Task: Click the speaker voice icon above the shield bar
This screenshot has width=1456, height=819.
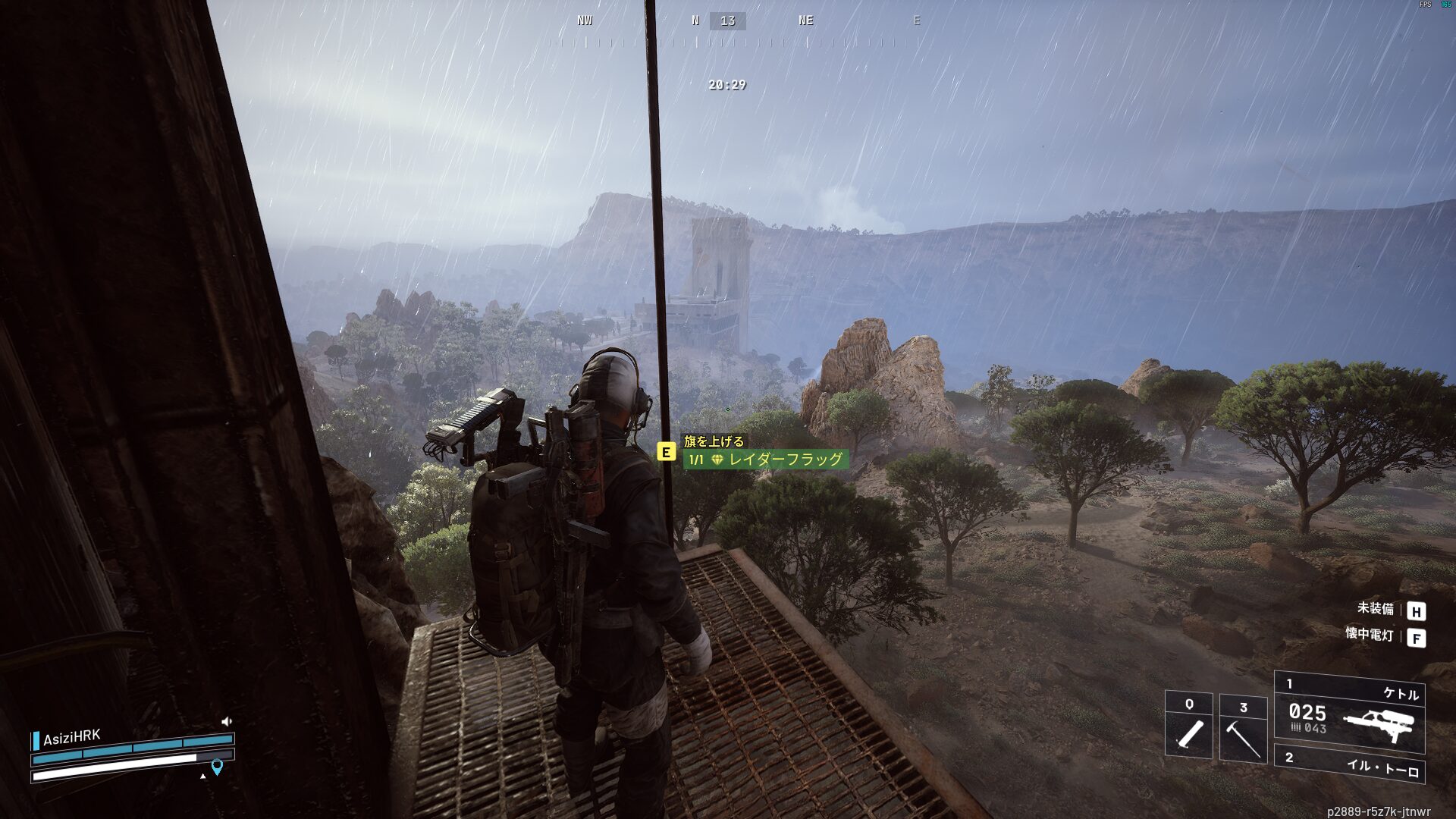Action: [x=226, y=721]
